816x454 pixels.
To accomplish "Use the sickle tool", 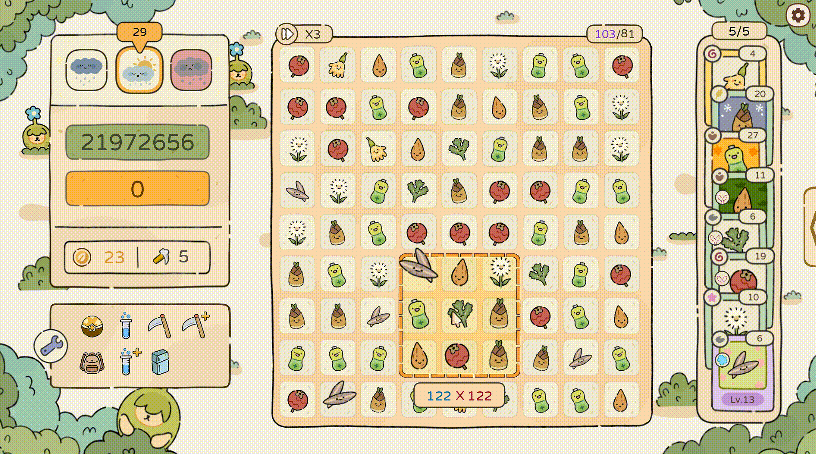I will tap(160, 324).
